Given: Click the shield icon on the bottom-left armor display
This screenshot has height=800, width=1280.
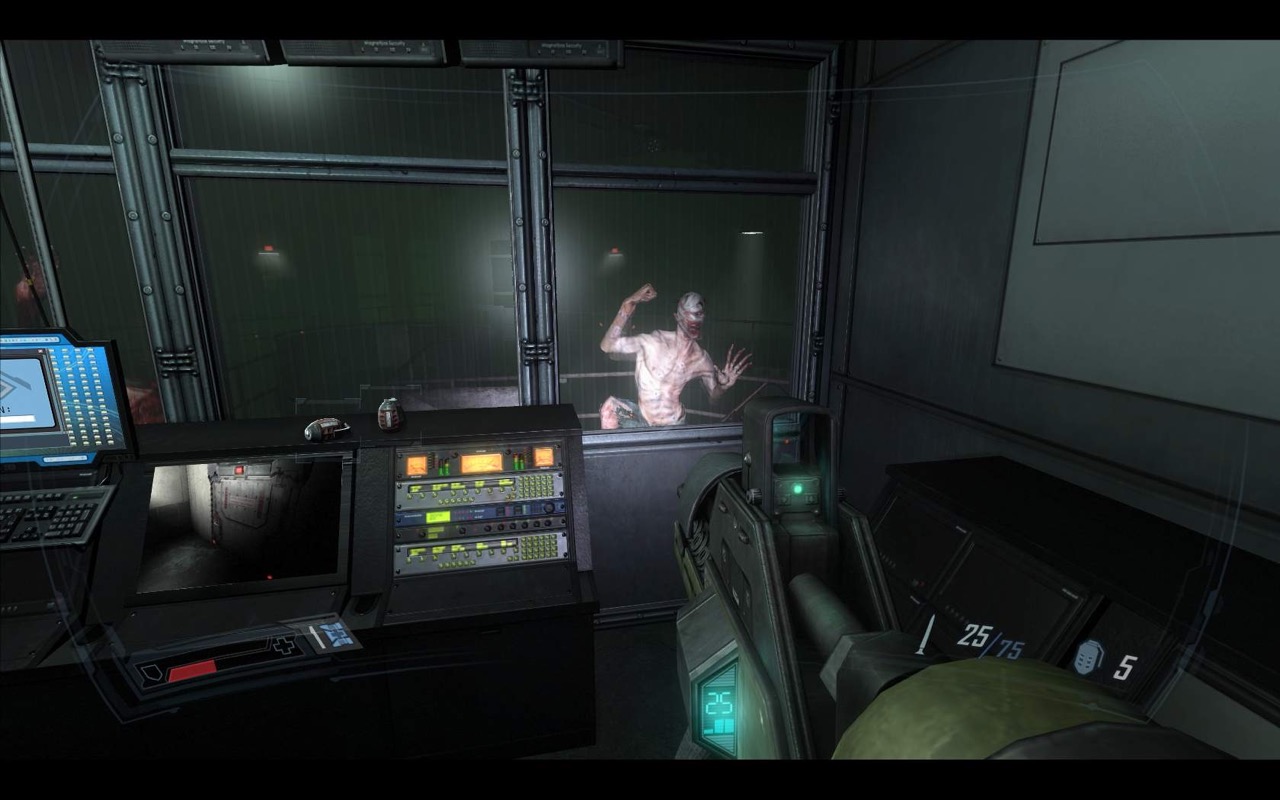Looking at the screenshot, I should (x=150, y=673).
